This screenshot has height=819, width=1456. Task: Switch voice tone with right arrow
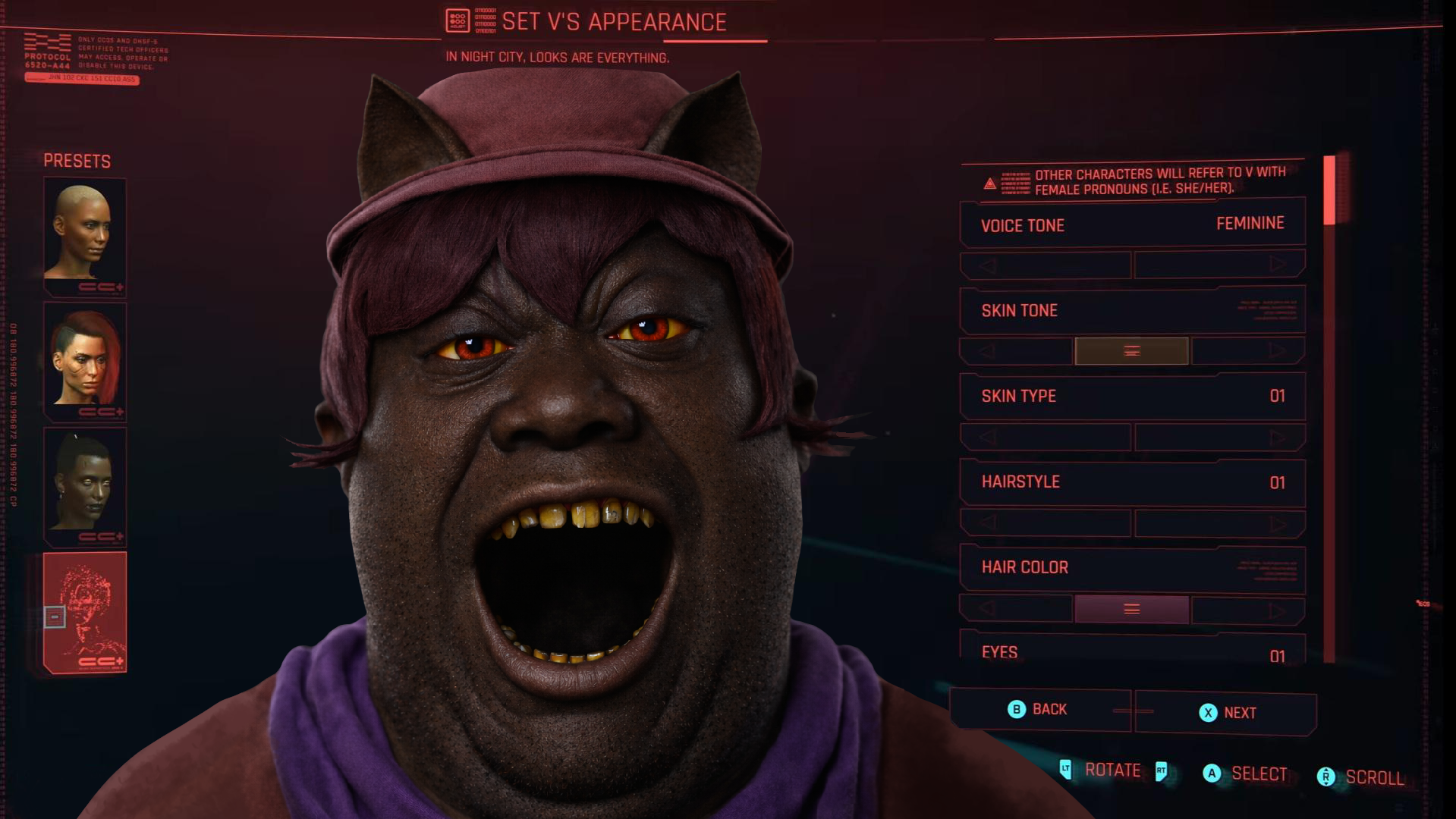point(1278,265)
